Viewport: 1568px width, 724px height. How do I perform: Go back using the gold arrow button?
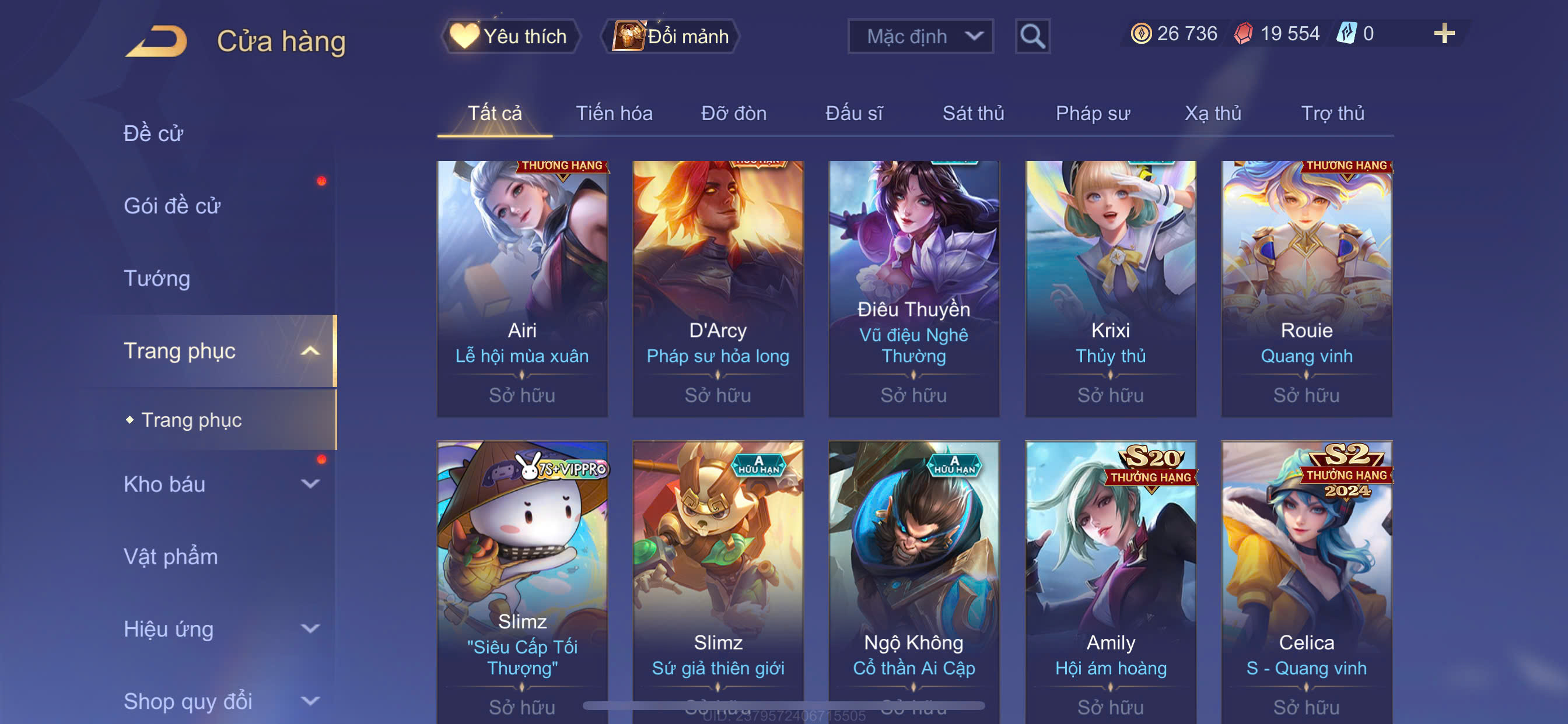157,41
